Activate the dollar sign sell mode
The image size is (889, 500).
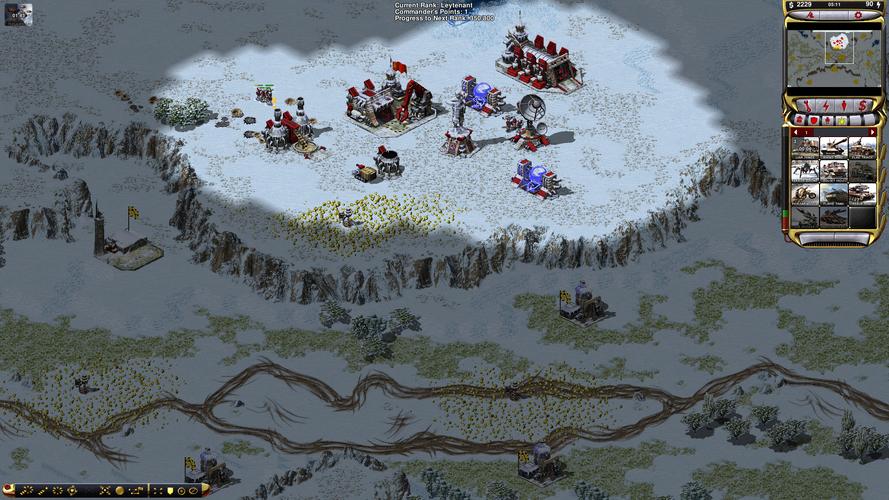(861, 106)
